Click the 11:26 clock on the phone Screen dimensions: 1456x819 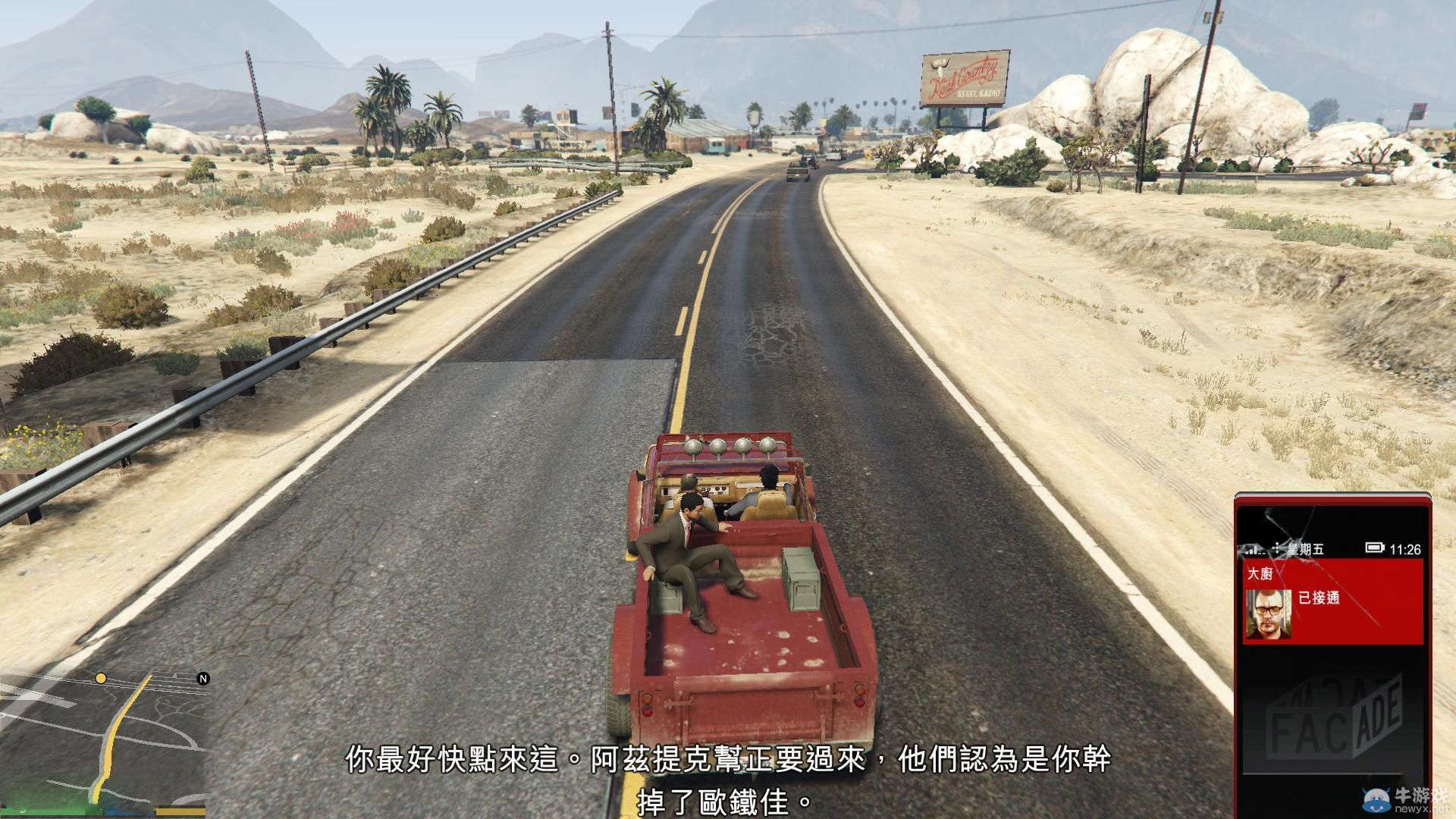pos(1404,549)
